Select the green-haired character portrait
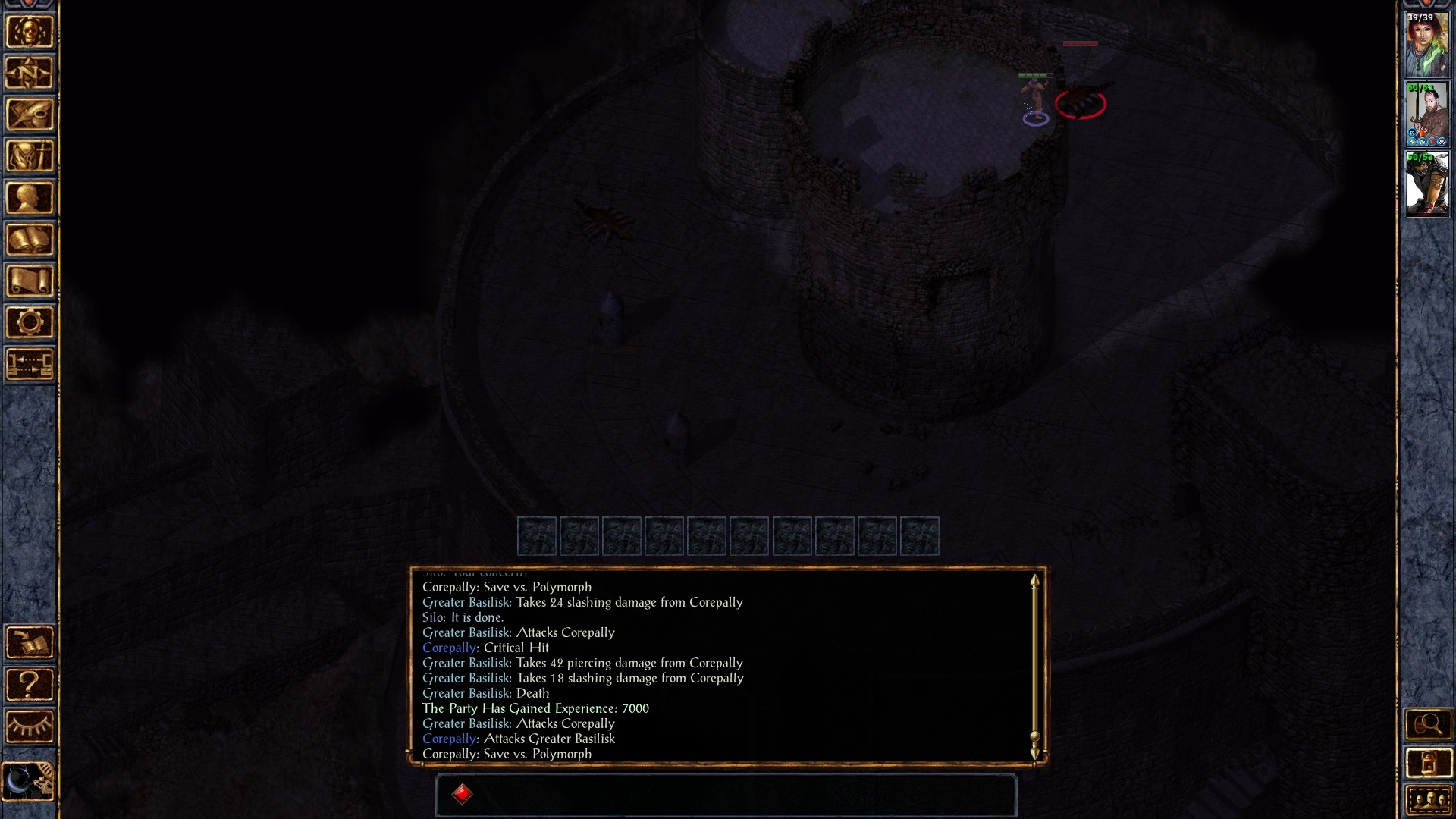This screenshot has height=819, width=1456. pos(1427,45)
